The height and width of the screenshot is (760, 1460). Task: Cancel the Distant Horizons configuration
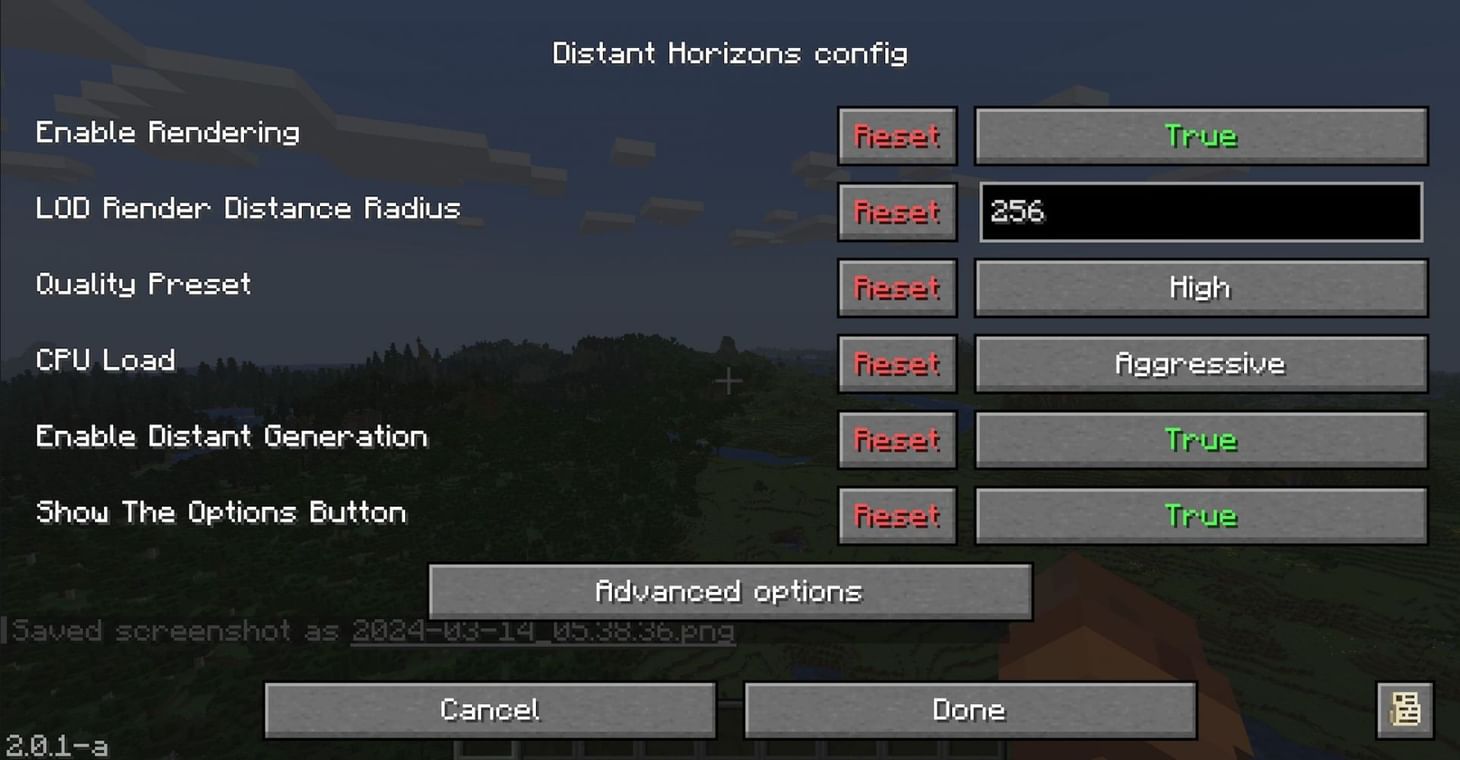(x=489, y=709)
